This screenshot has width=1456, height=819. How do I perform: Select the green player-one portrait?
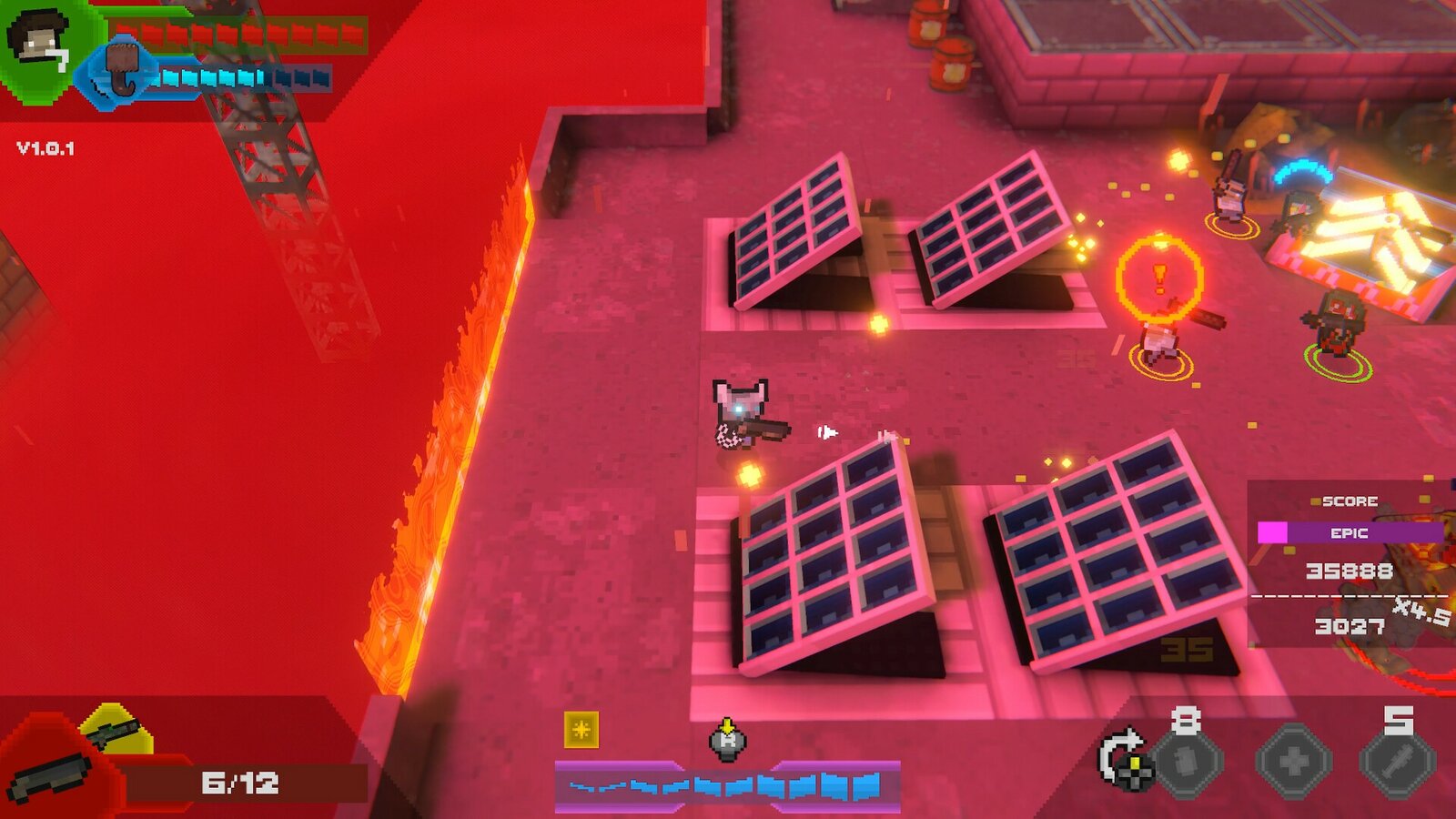(39, 40)
